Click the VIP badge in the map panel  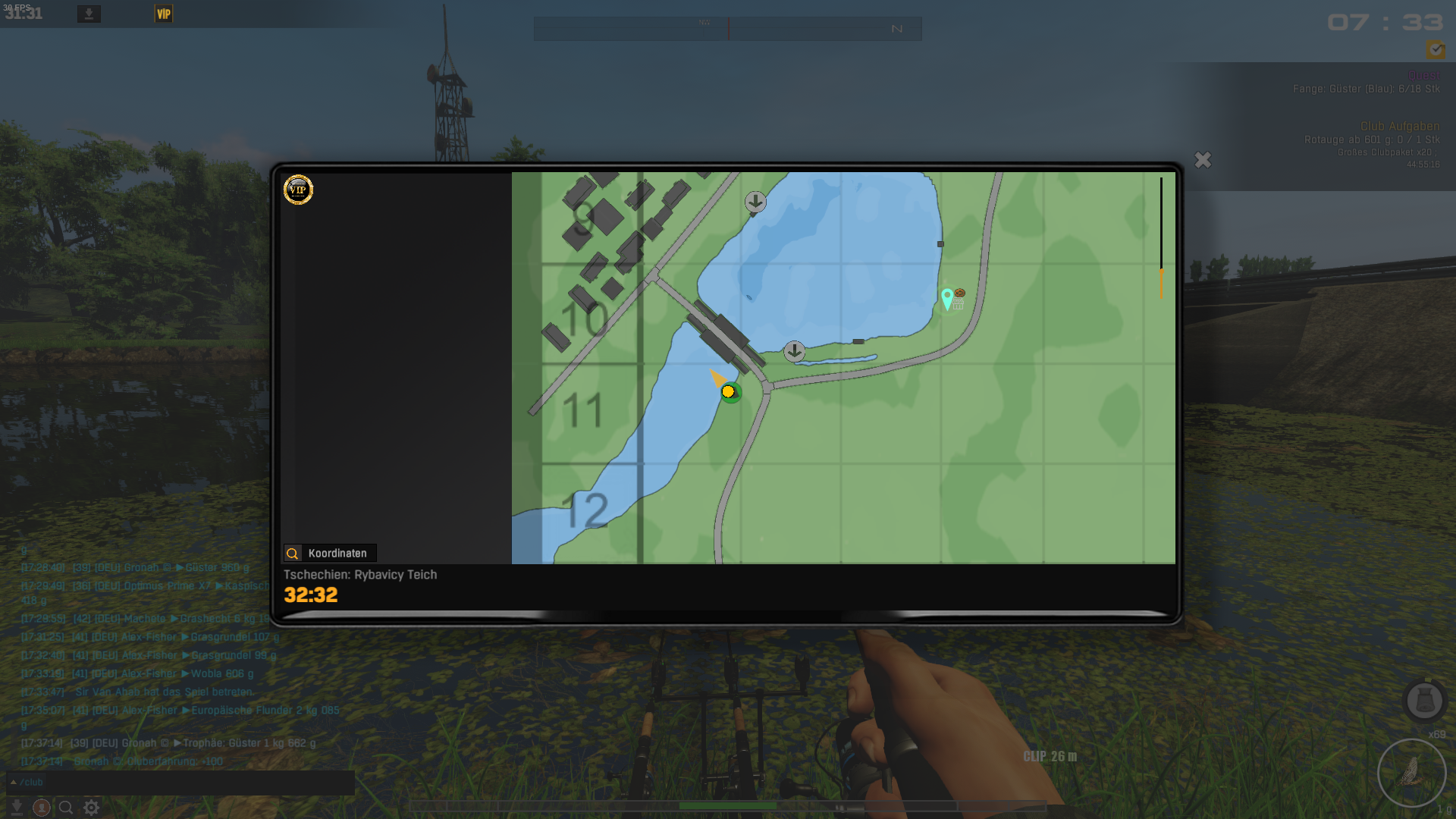[x=298, y=190]
